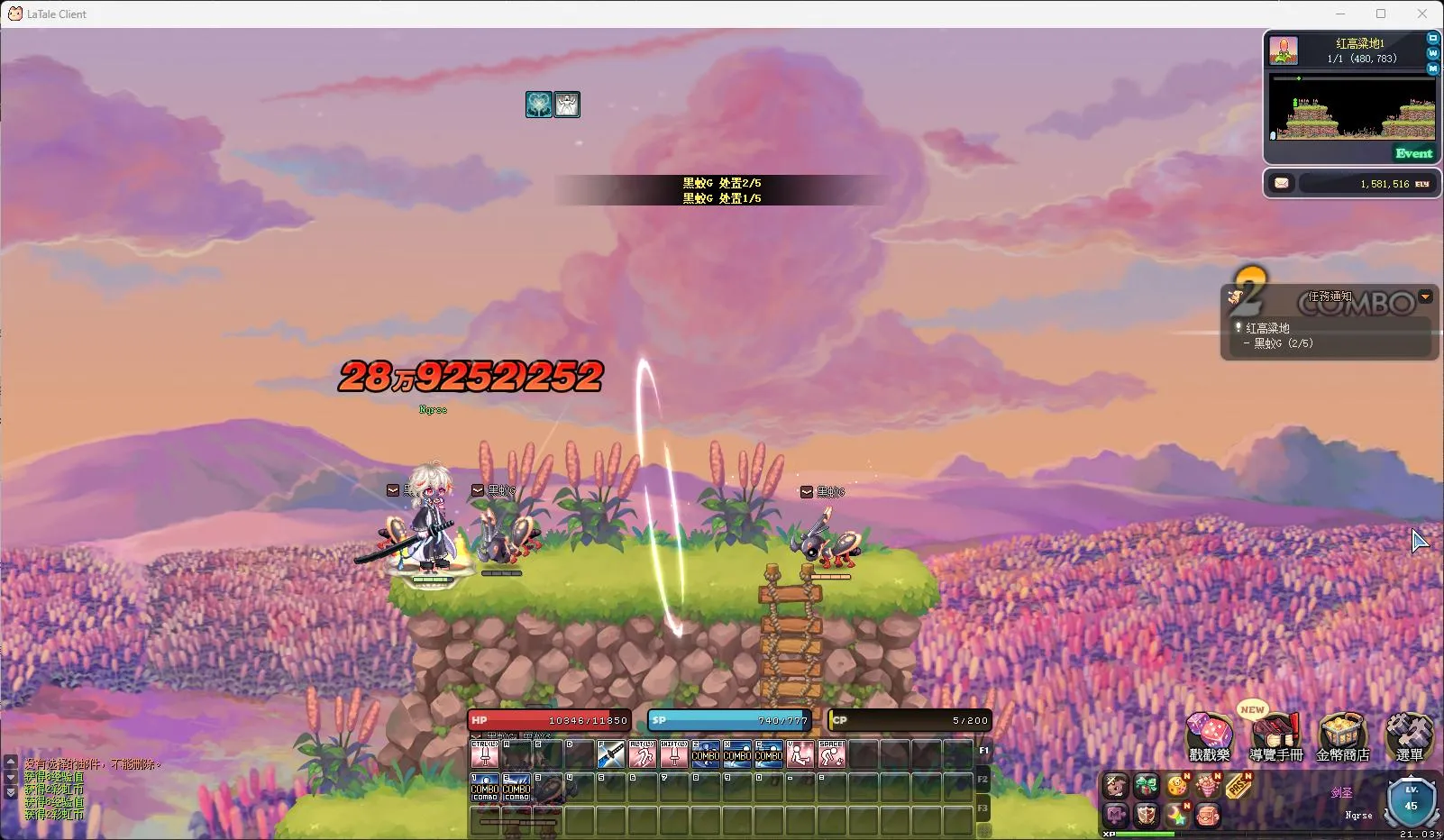Viewport: 1444px width, 840px height.
Task: Use the sitting-figure skill in slot V
Action: click(800, 753)
